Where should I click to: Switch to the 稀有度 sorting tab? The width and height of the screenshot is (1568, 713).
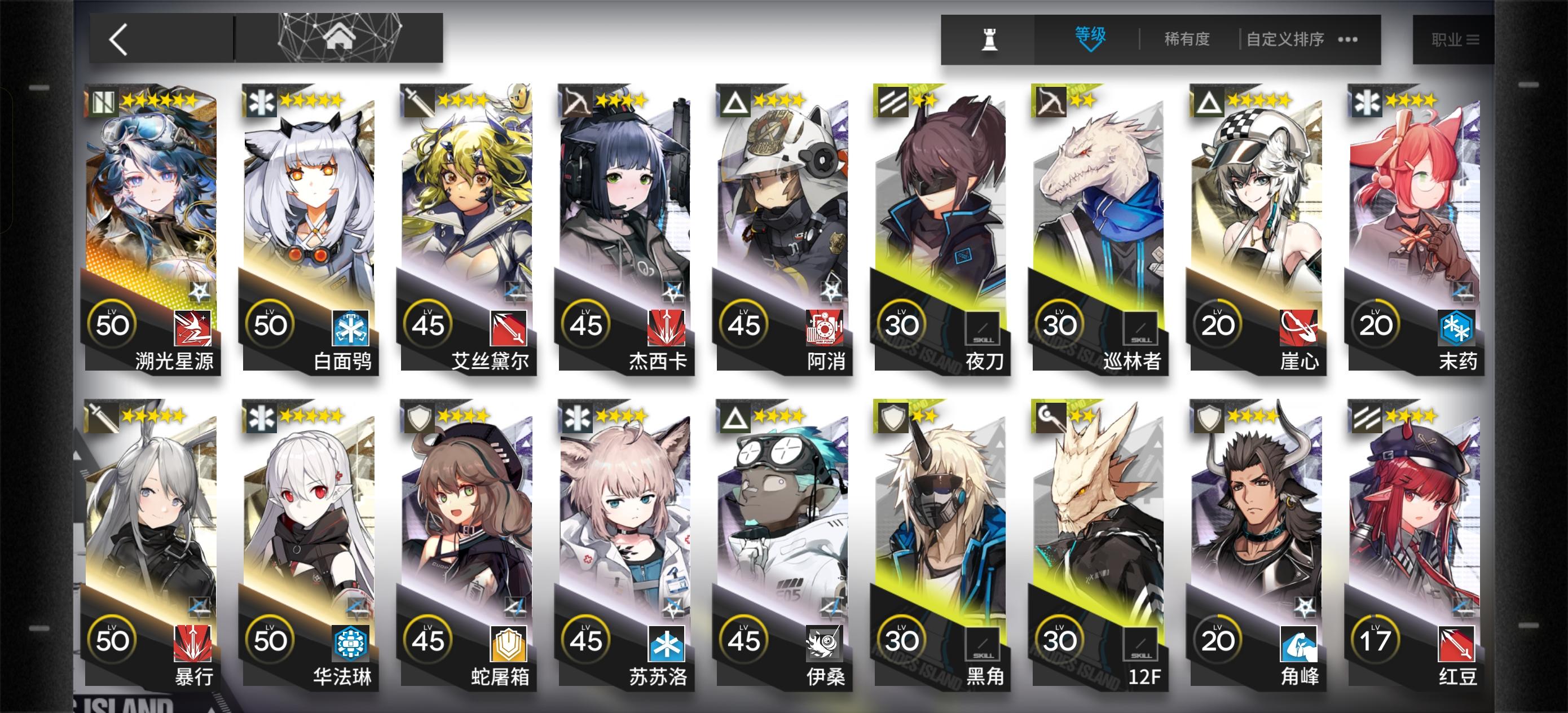pos(1186,38)
